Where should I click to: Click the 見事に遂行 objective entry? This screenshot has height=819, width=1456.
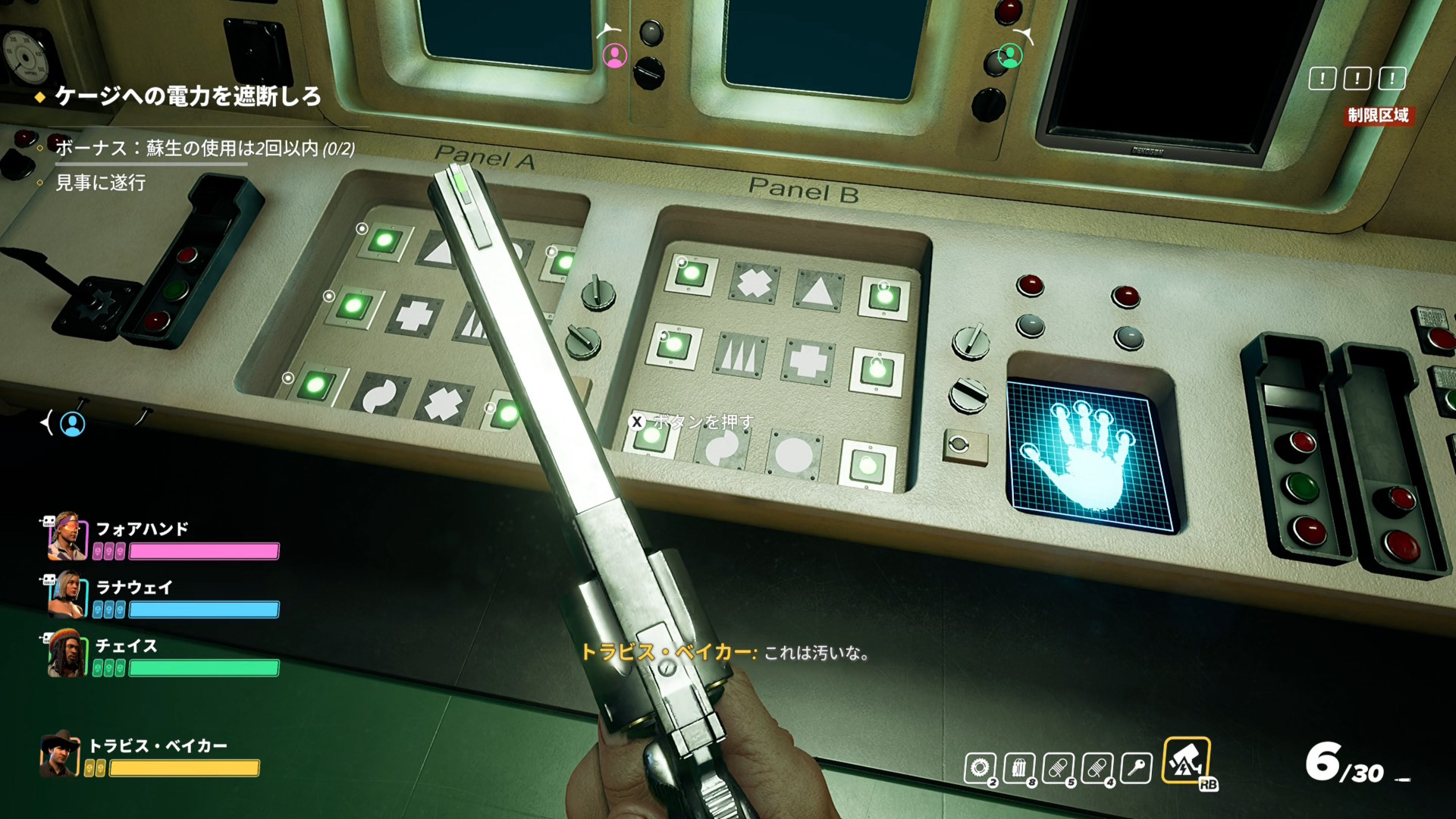pos(101,183)
